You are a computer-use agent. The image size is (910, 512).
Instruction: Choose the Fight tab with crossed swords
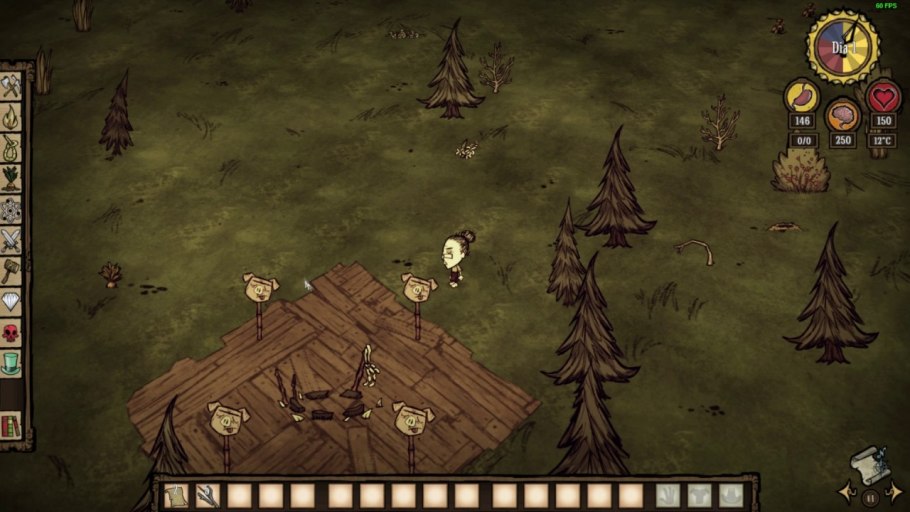11,240
